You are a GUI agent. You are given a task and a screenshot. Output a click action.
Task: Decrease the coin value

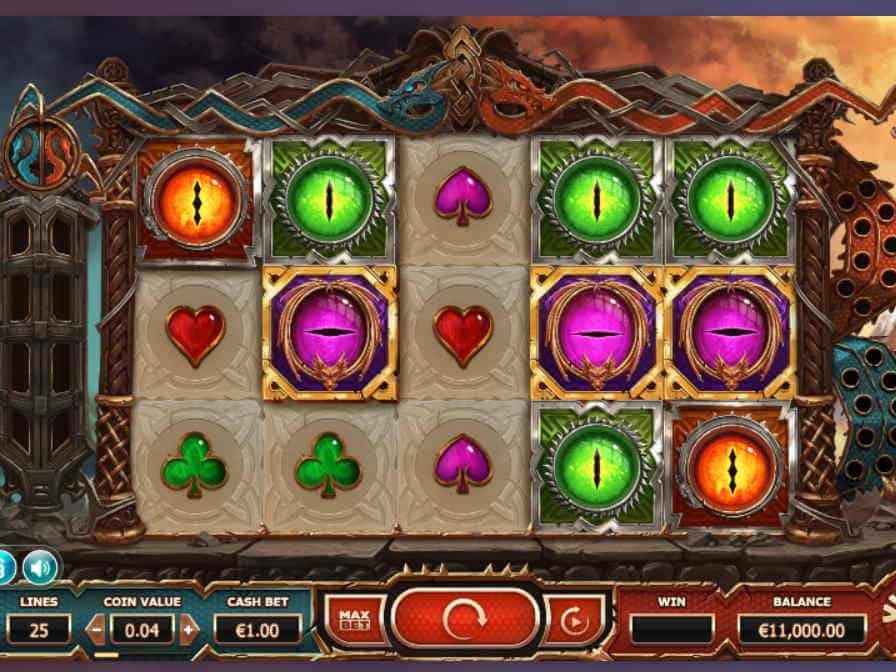pyautogui.click(x=96, y=629)
